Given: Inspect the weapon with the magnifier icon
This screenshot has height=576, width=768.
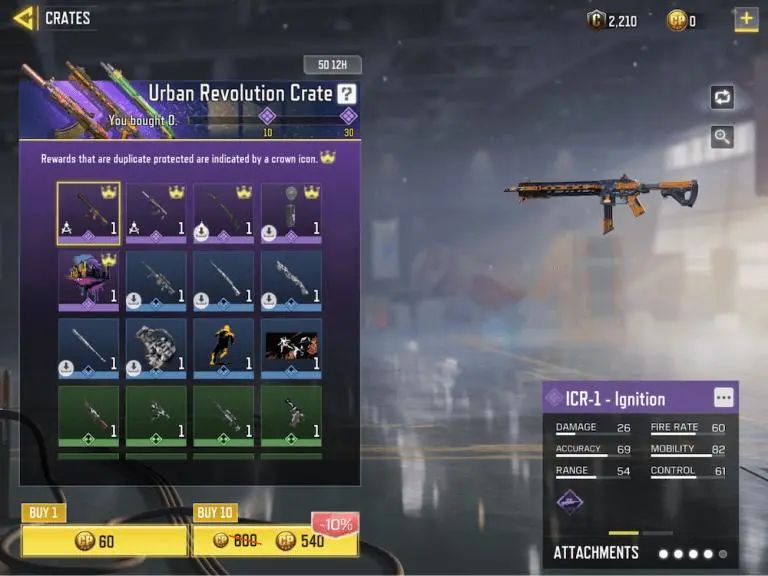Looking at the screenshot, I should (722, 137).
